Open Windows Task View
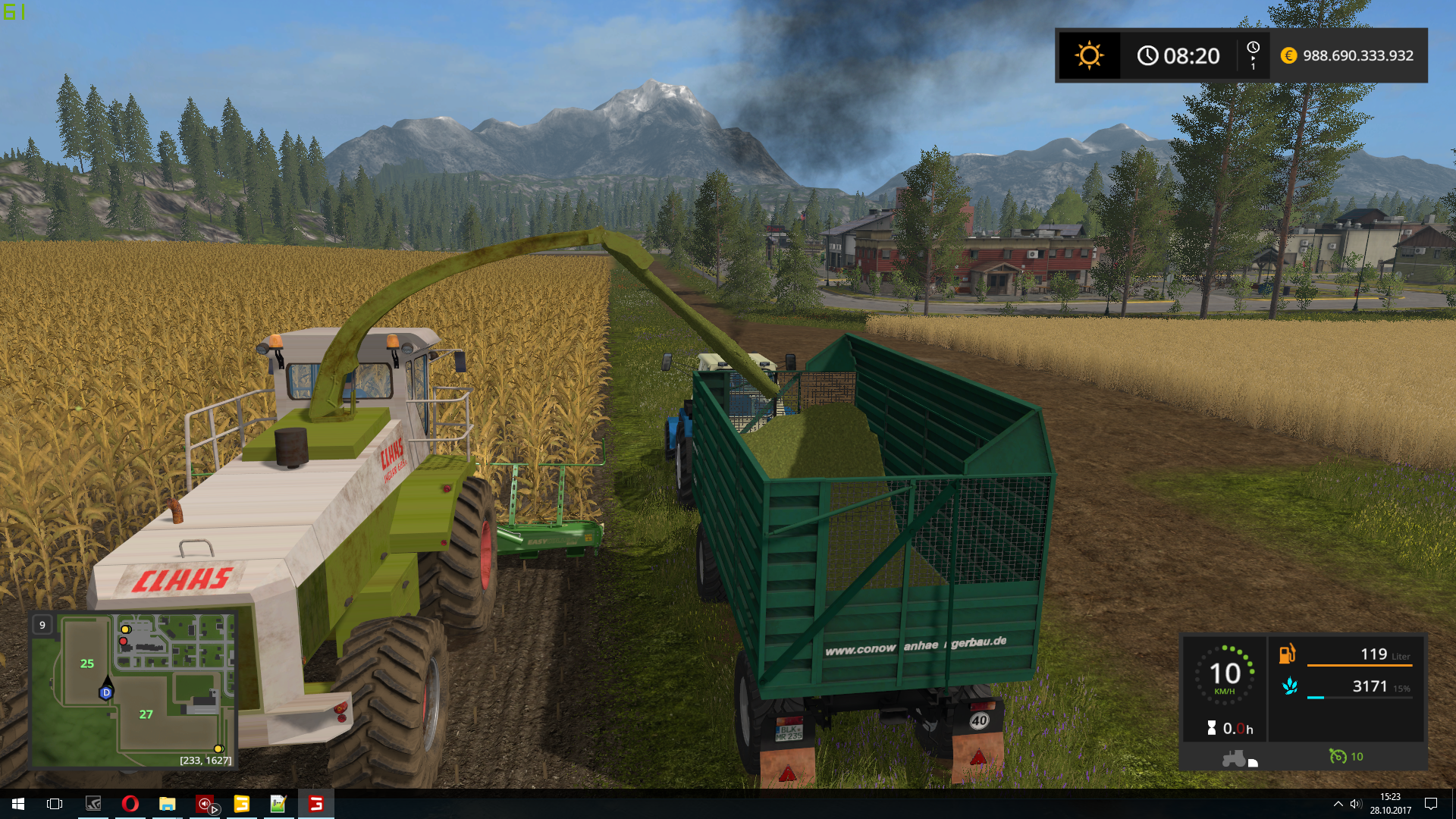This screenshot has height=819, width=1456. (55, 804)
